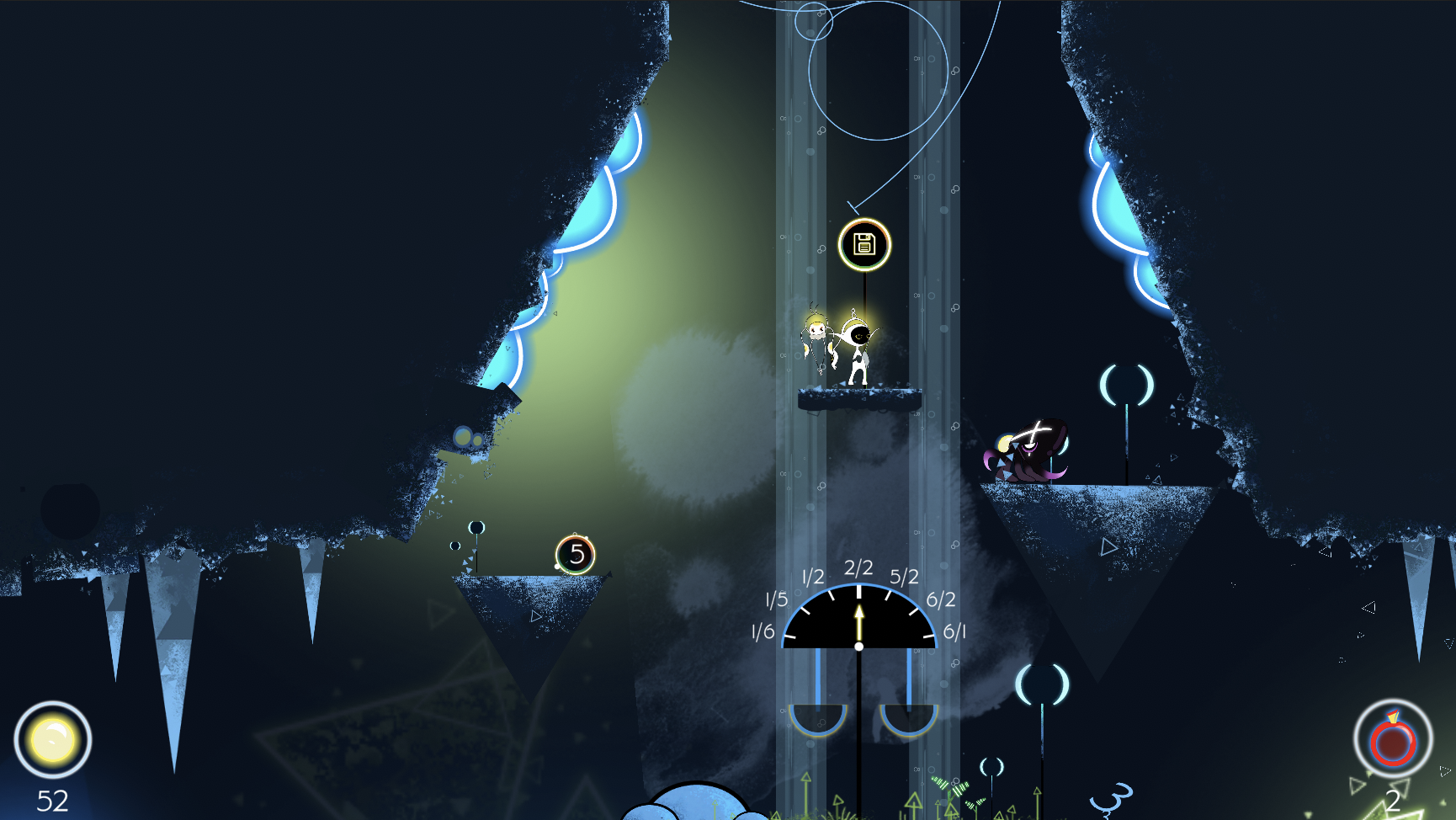Viewport: 1456px width, 820px height.
Task: Click the glowing yellow orb icon
Action: [52, 740]
